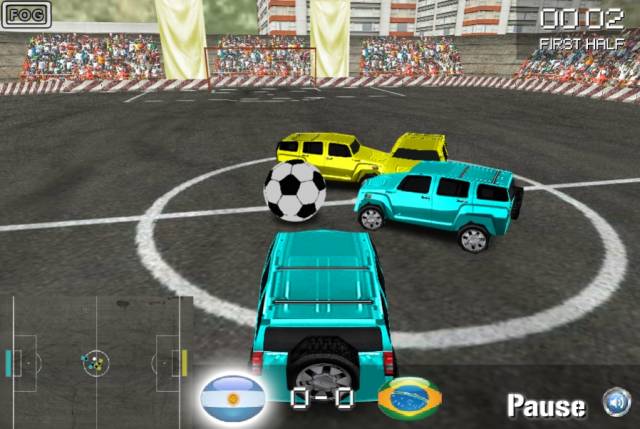The height and width of the screenshot is (429, 640).
Task: Toggle the FOG button
Action: [x=26, y=16]
